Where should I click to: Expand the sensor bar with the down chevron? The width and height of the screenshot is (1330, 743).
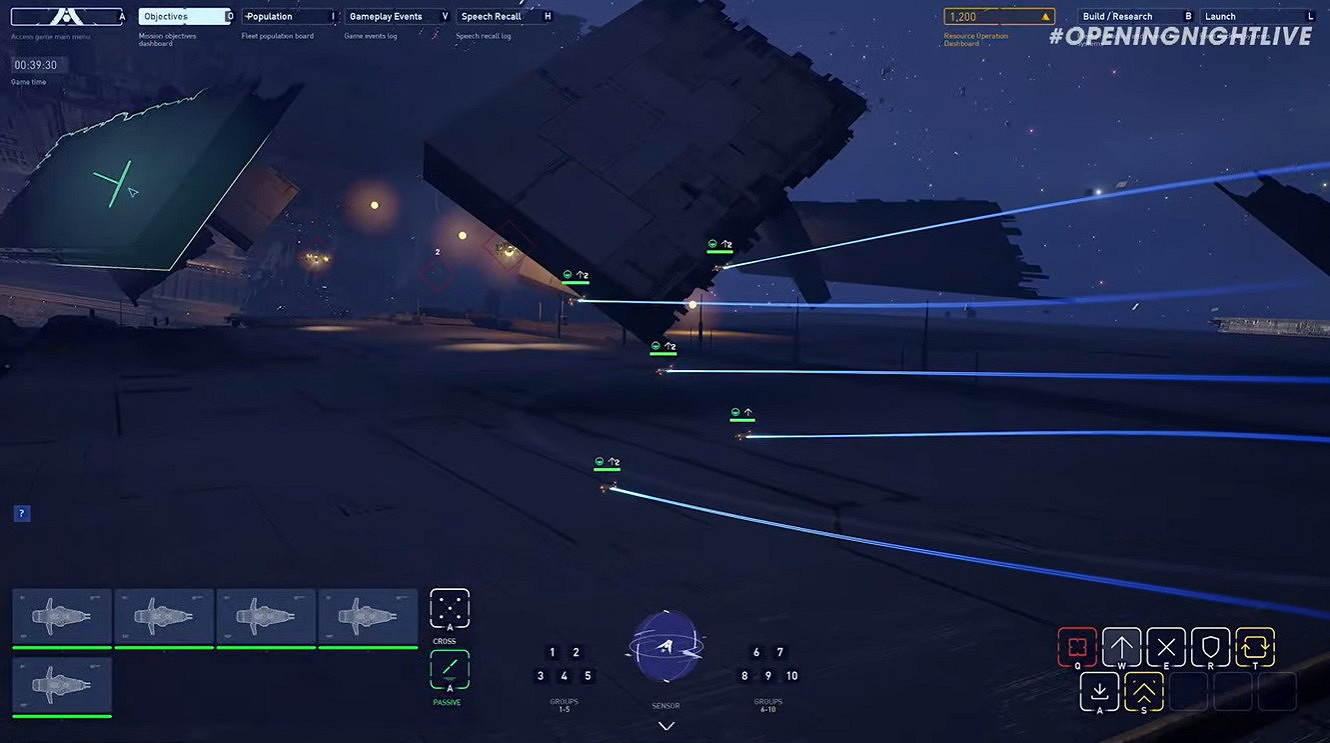point(666,725)
